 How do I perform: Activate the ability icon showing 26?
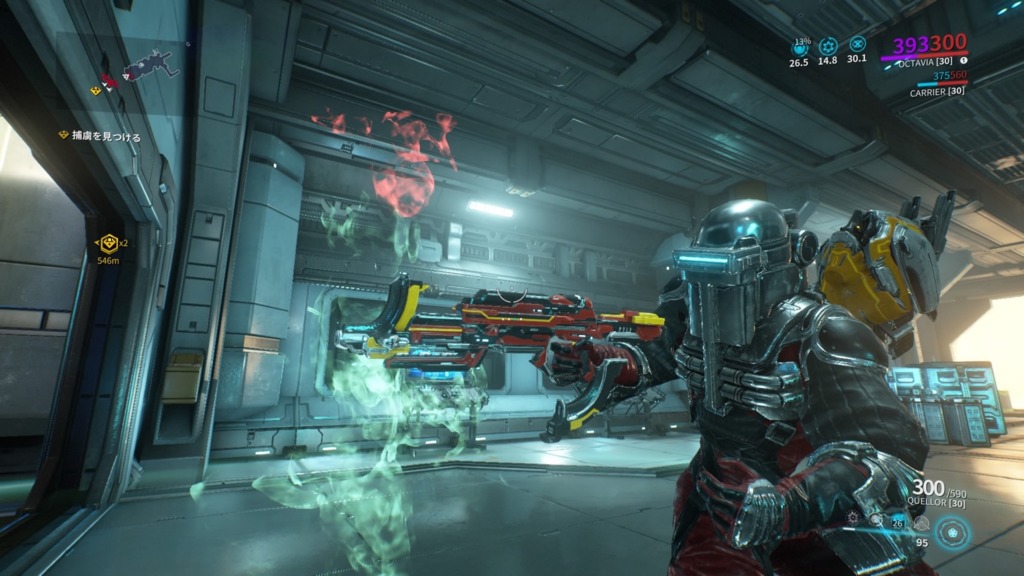coord(898,521)
